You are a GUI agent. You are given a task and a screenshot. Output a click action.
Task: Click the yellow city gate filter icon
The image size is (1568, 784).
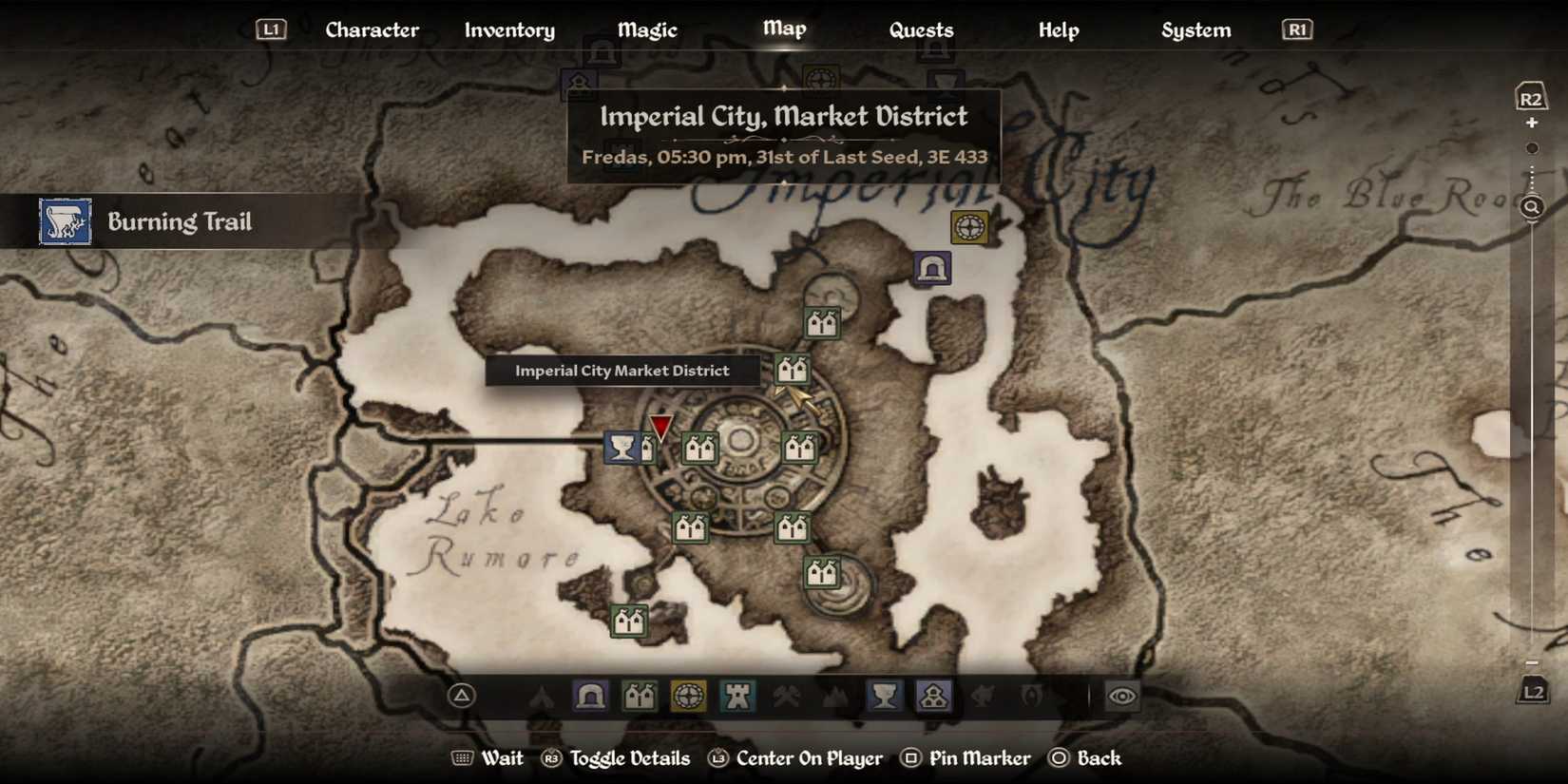pos(690,697)
